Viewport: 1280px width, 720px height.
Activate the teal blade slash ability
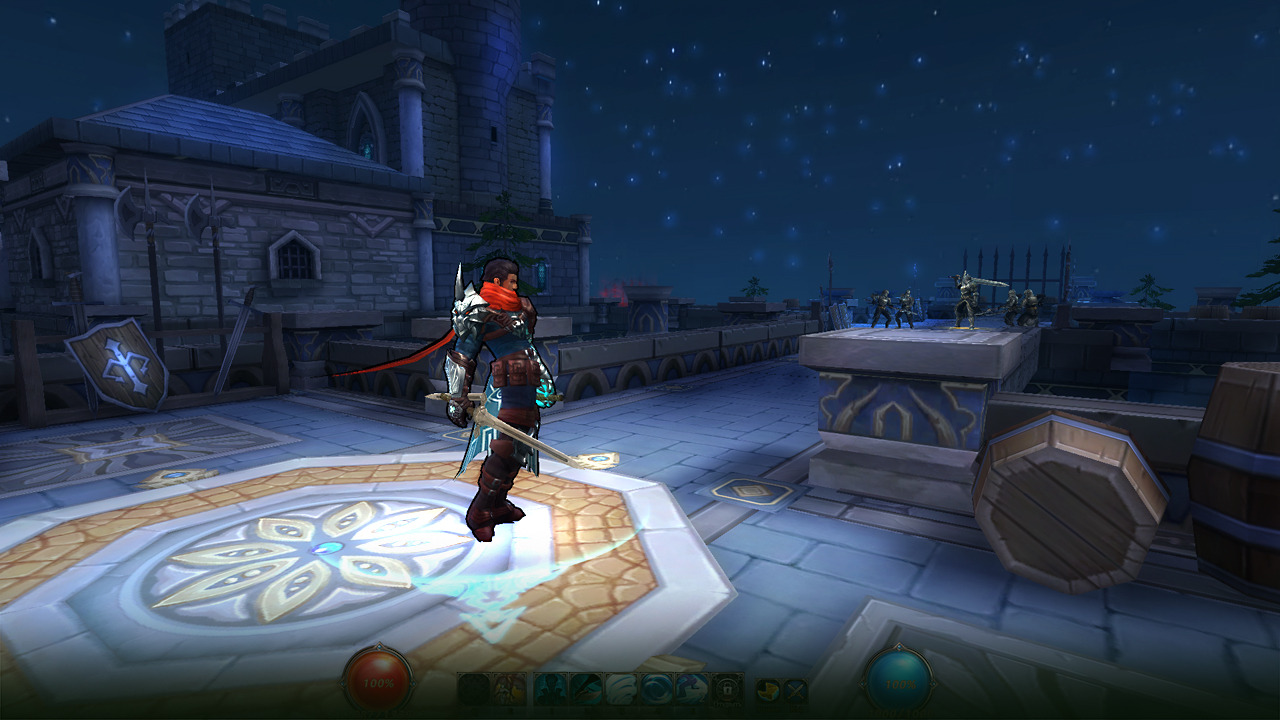[586, 689]
